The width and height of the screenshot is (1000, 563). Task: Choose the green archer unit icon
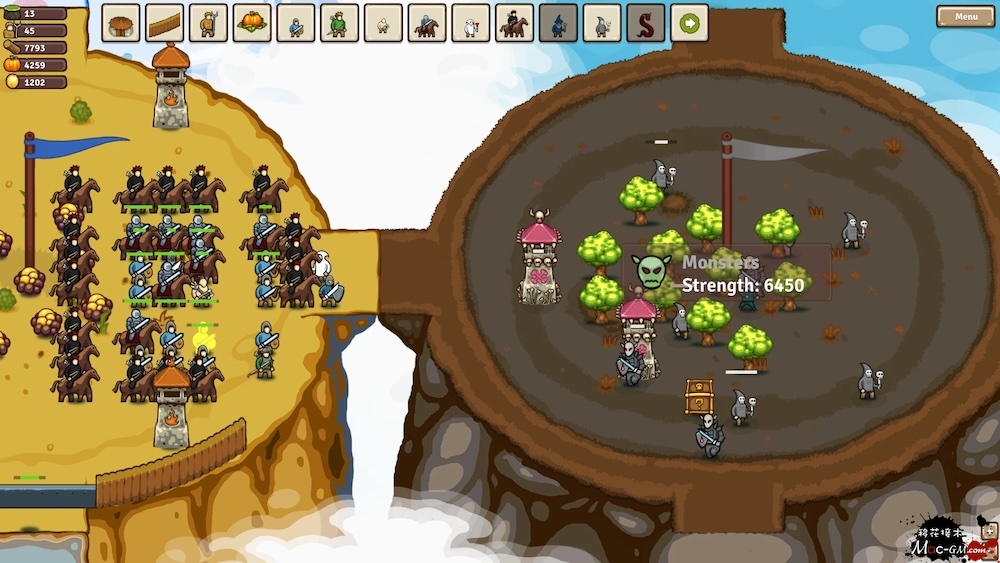[x=339, y=23]
